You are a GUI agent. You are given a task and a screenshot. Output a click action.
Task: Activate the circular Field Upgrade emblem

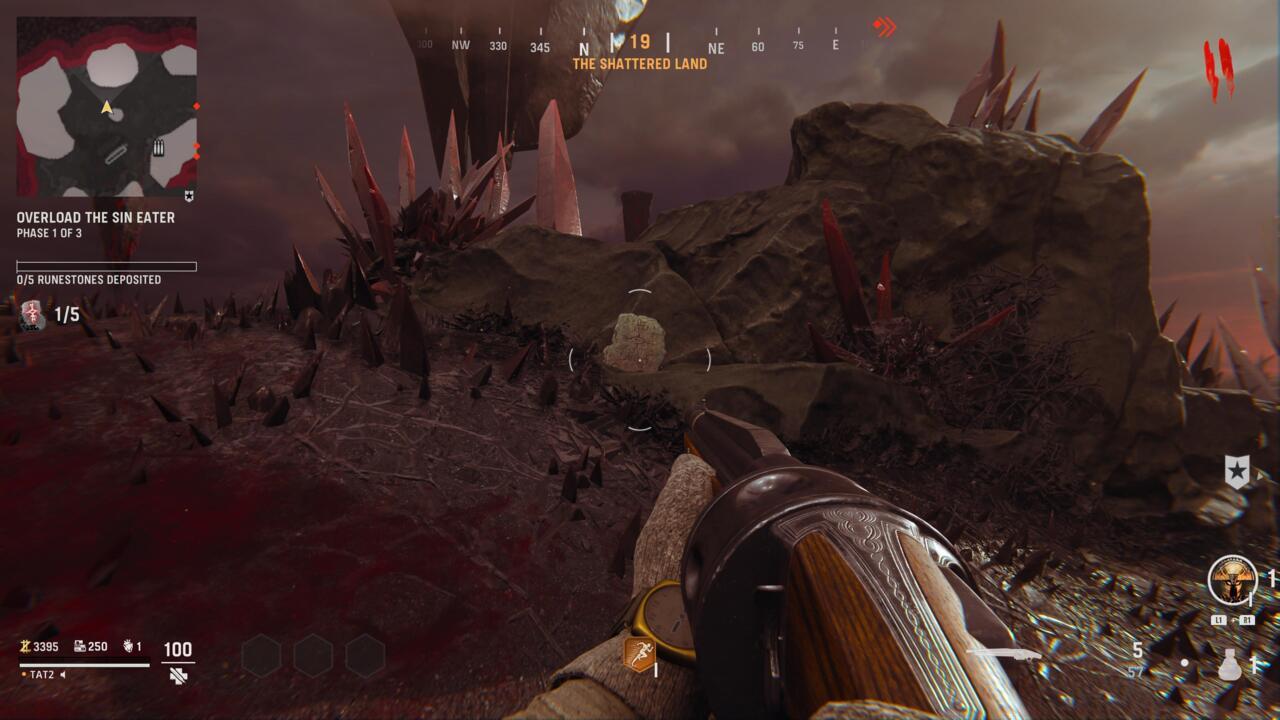click(x=1234, y=581)
